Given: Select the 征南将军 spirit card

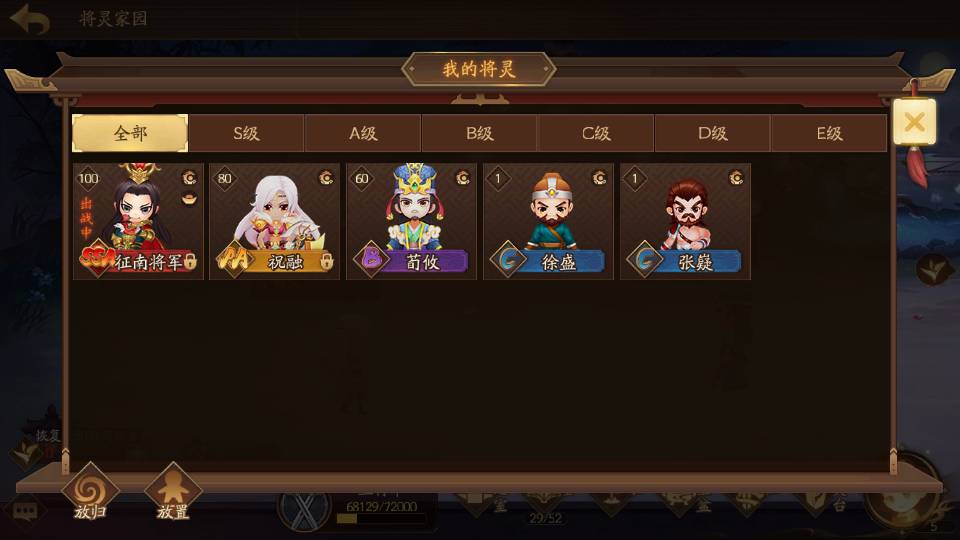Looking at the screenshot, I should (138, 221).
